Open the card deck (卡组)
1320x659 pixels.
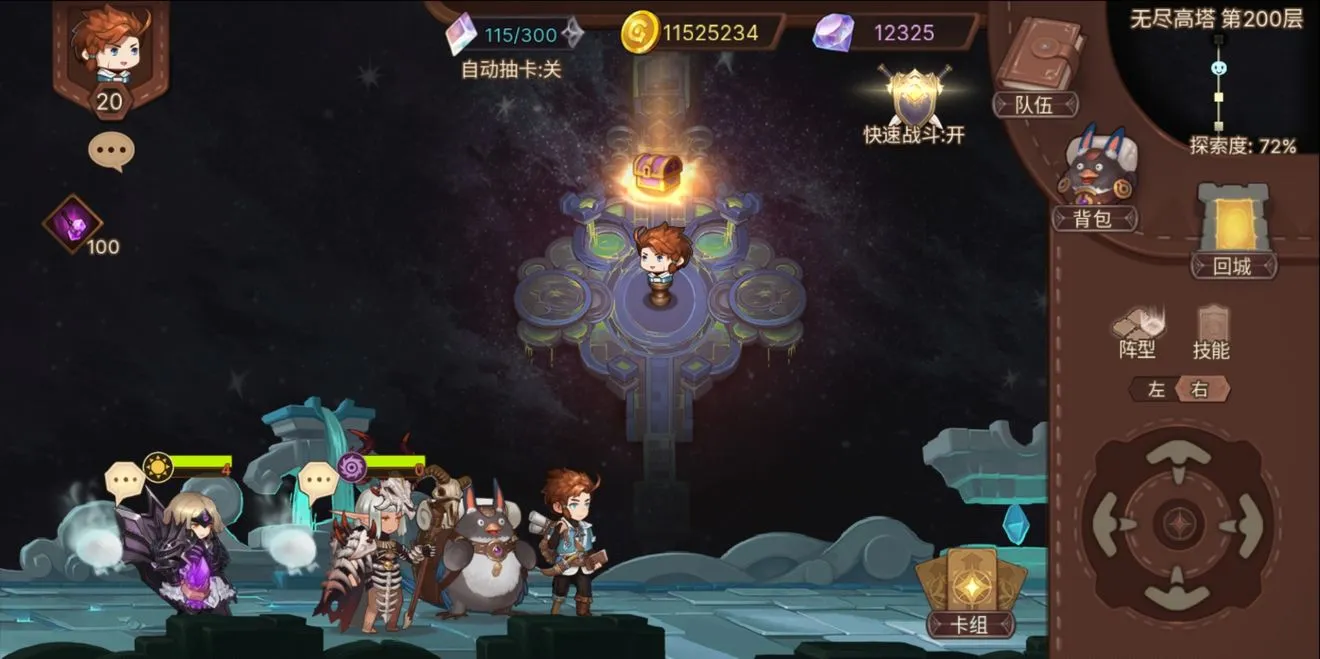(x=970, y=593)
